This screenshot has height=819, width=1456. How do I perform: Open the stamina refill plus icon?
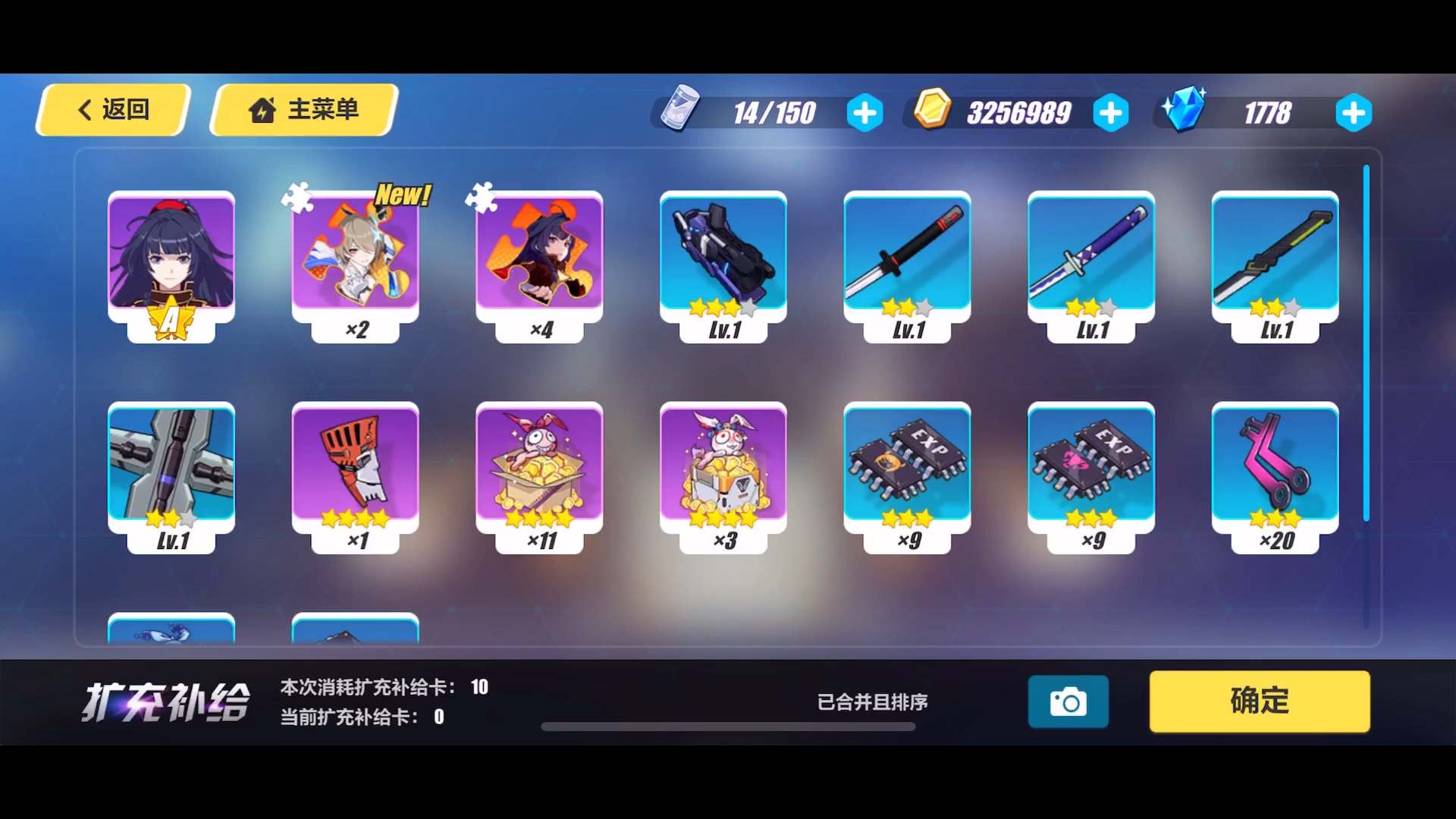pos(864,112)
